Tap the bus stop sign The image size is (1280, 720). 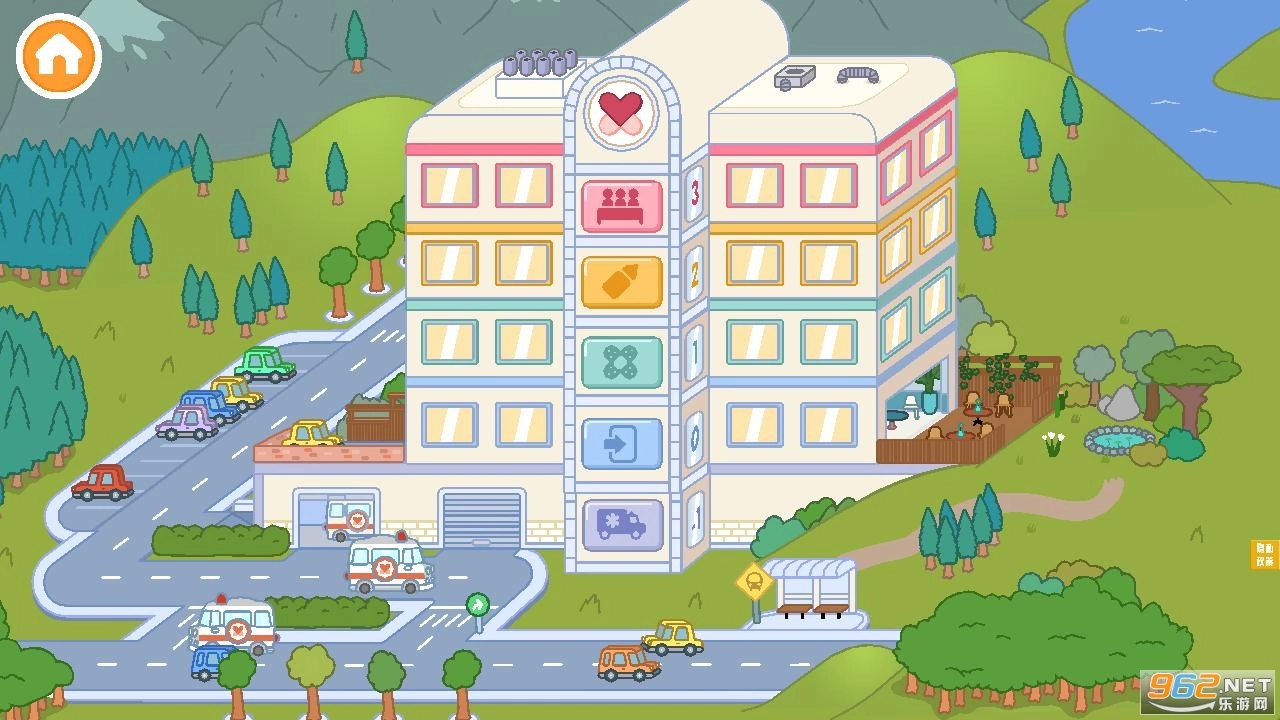(753, 580)
